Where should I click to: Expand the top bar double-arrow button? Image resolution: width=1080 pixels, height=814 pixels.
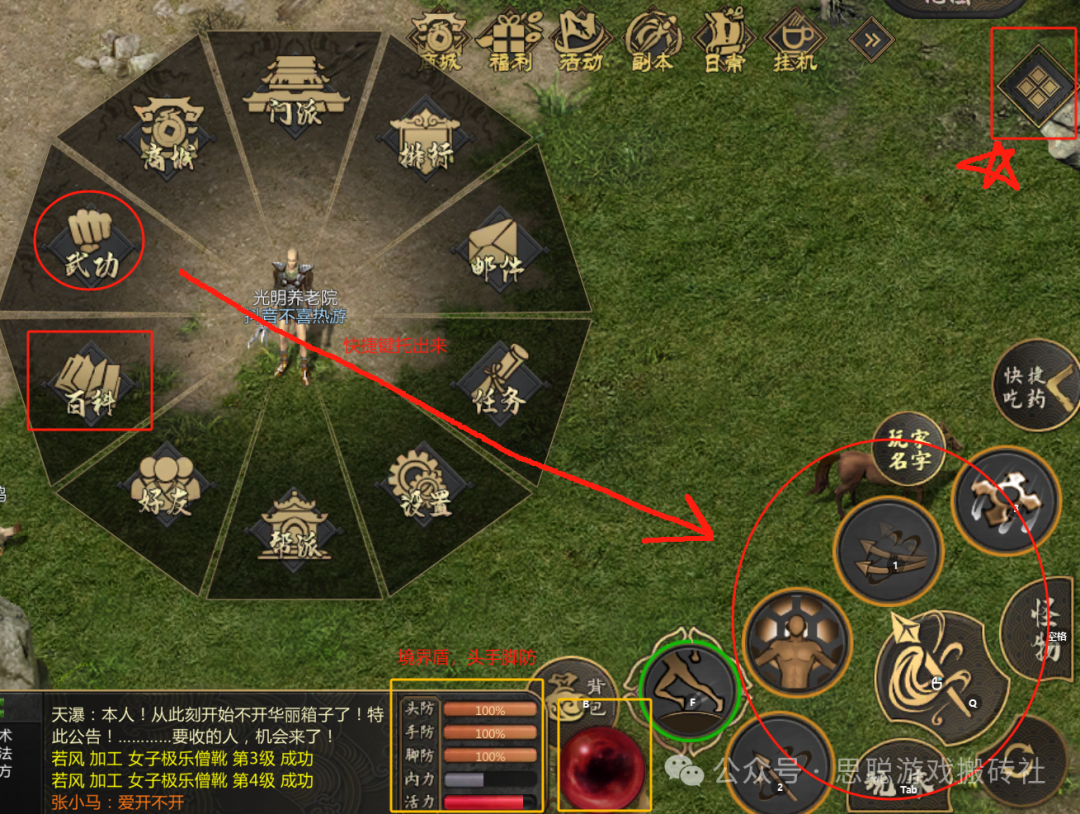pos(869,40)
